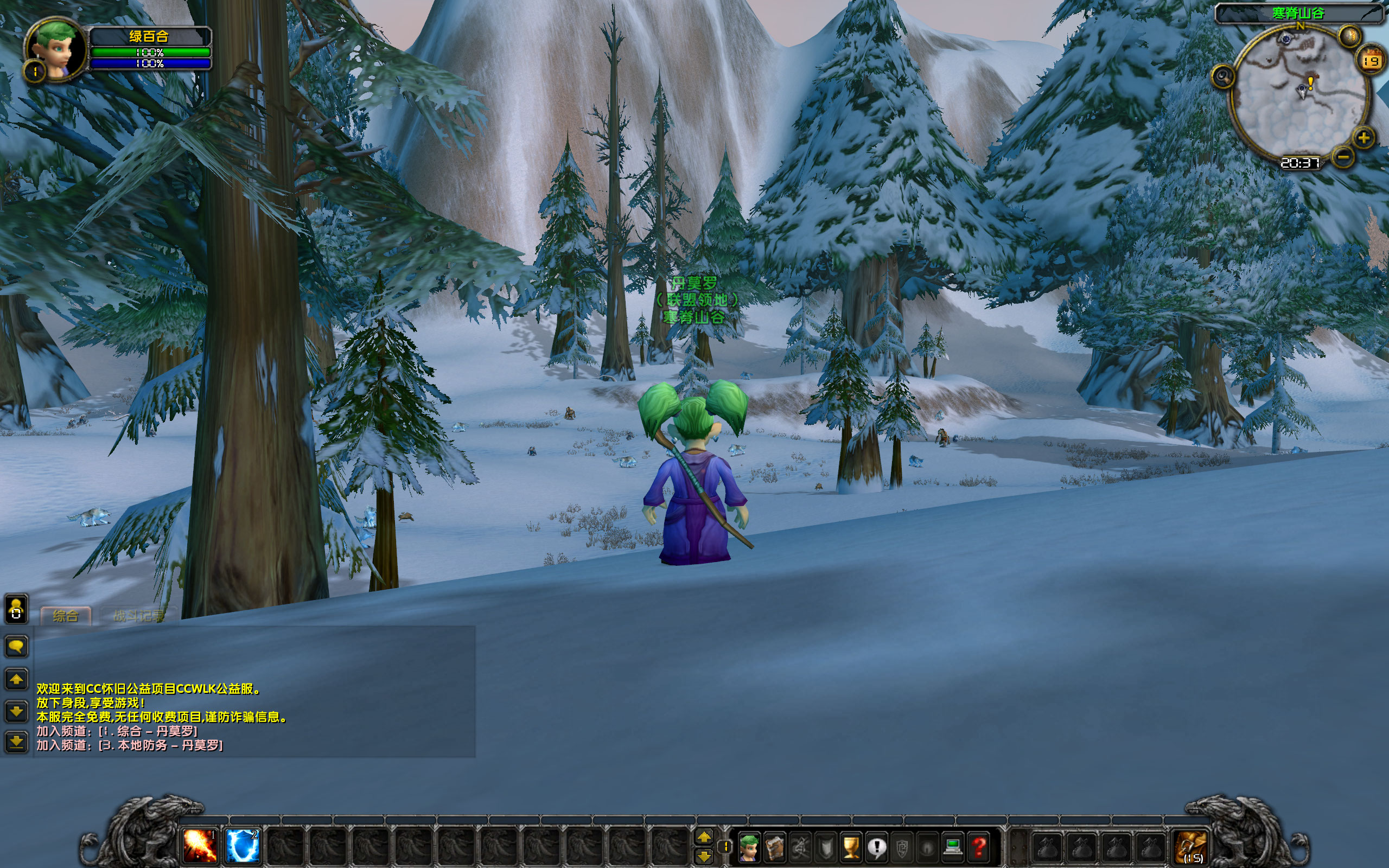1389x868 pixels.
Task: Select the 综合 chat tab
Action: [66, 615]
